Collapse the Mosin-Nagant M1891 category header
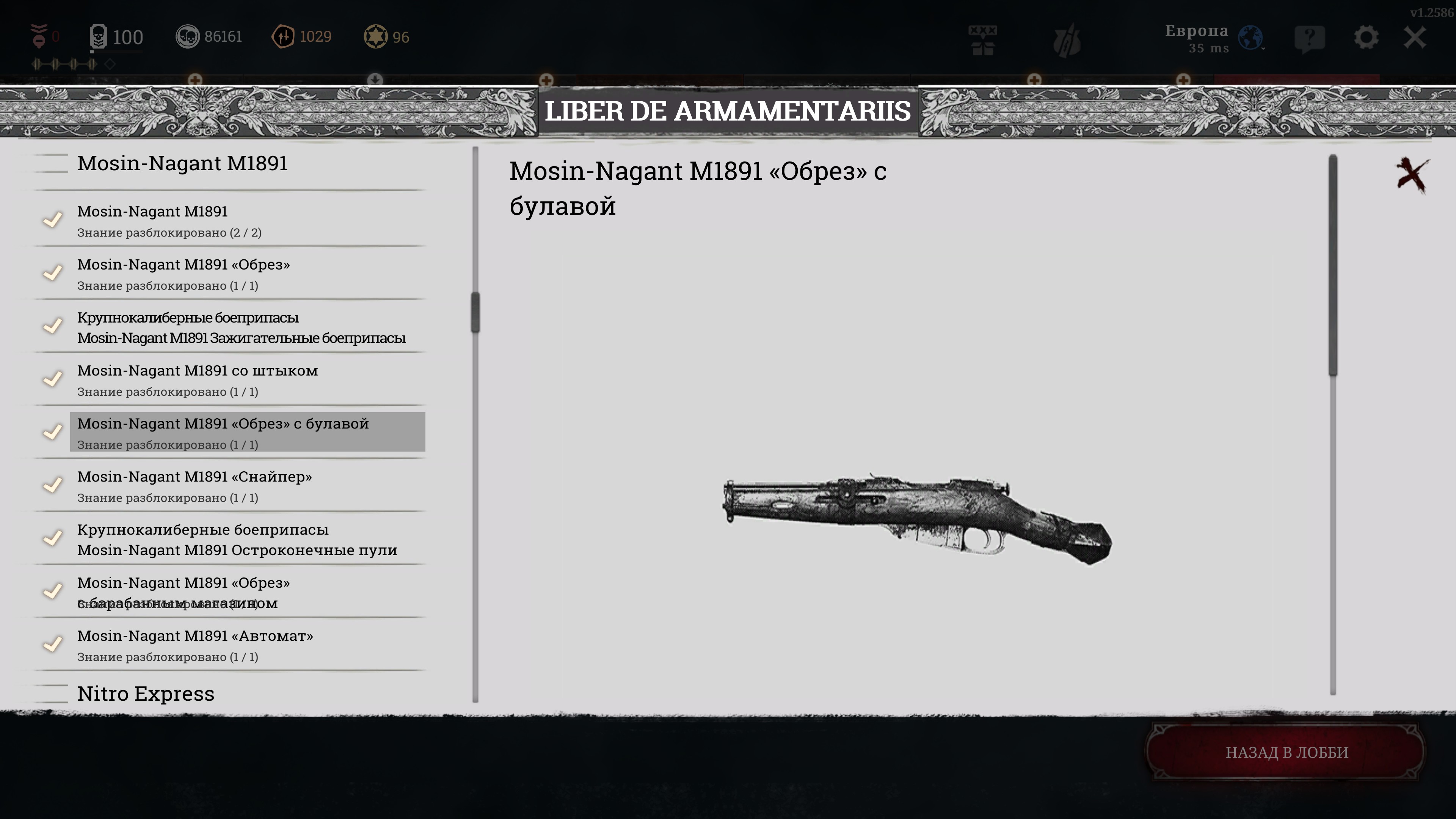Screen dimensions: 1456x819 182,163
